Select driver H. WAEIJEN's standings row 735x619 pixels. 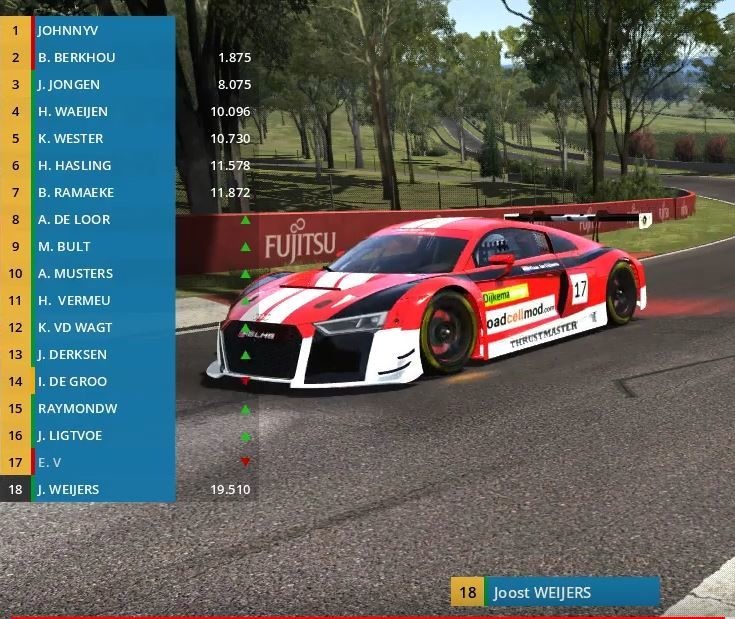click(x=100, y=111)
